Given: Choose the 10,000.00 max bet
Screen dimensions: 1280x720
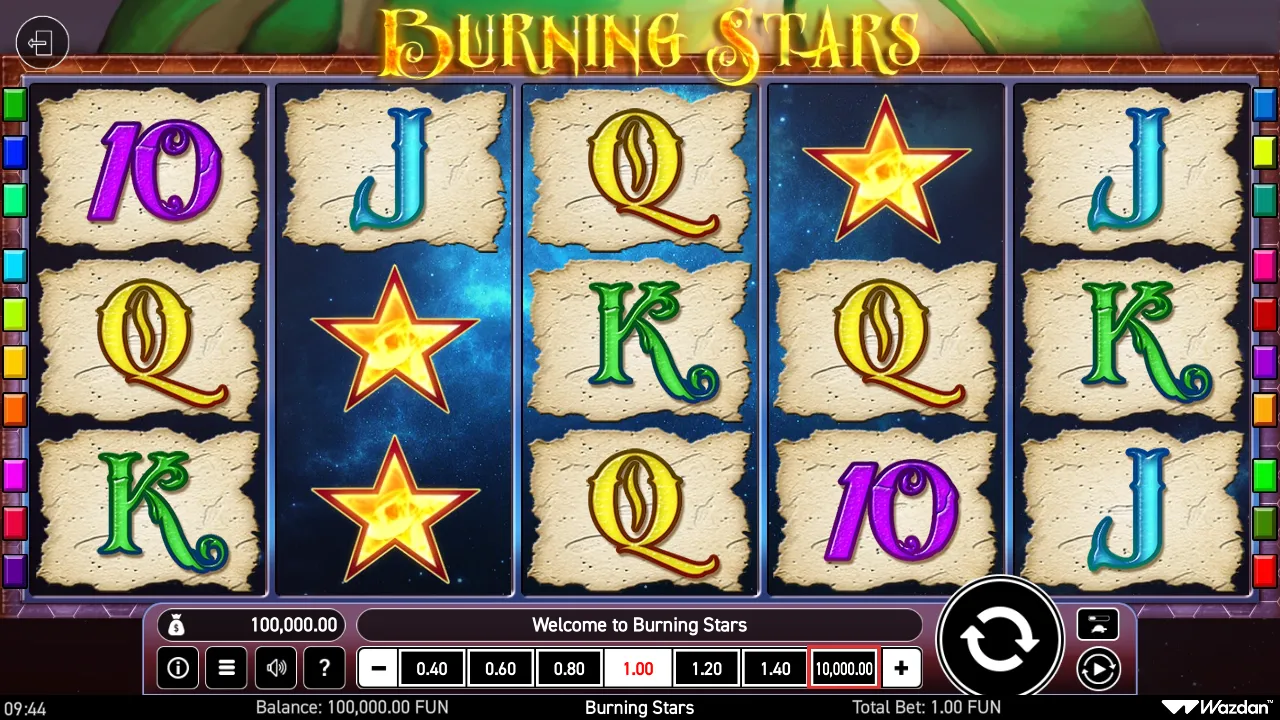Looking at the screenshot, I should (842, 668).
